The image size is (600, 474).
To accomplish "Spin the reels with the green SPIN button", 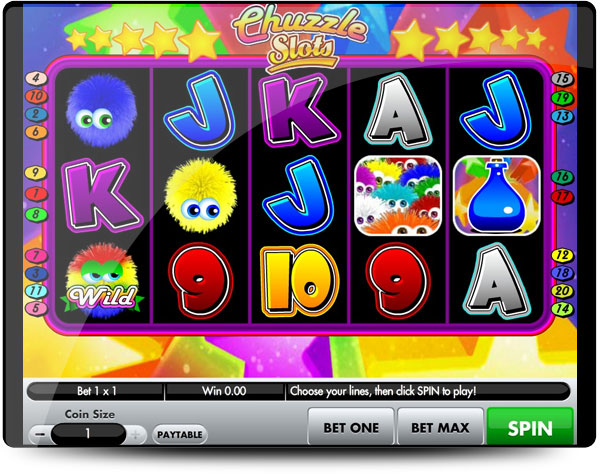I will [530, 427].
